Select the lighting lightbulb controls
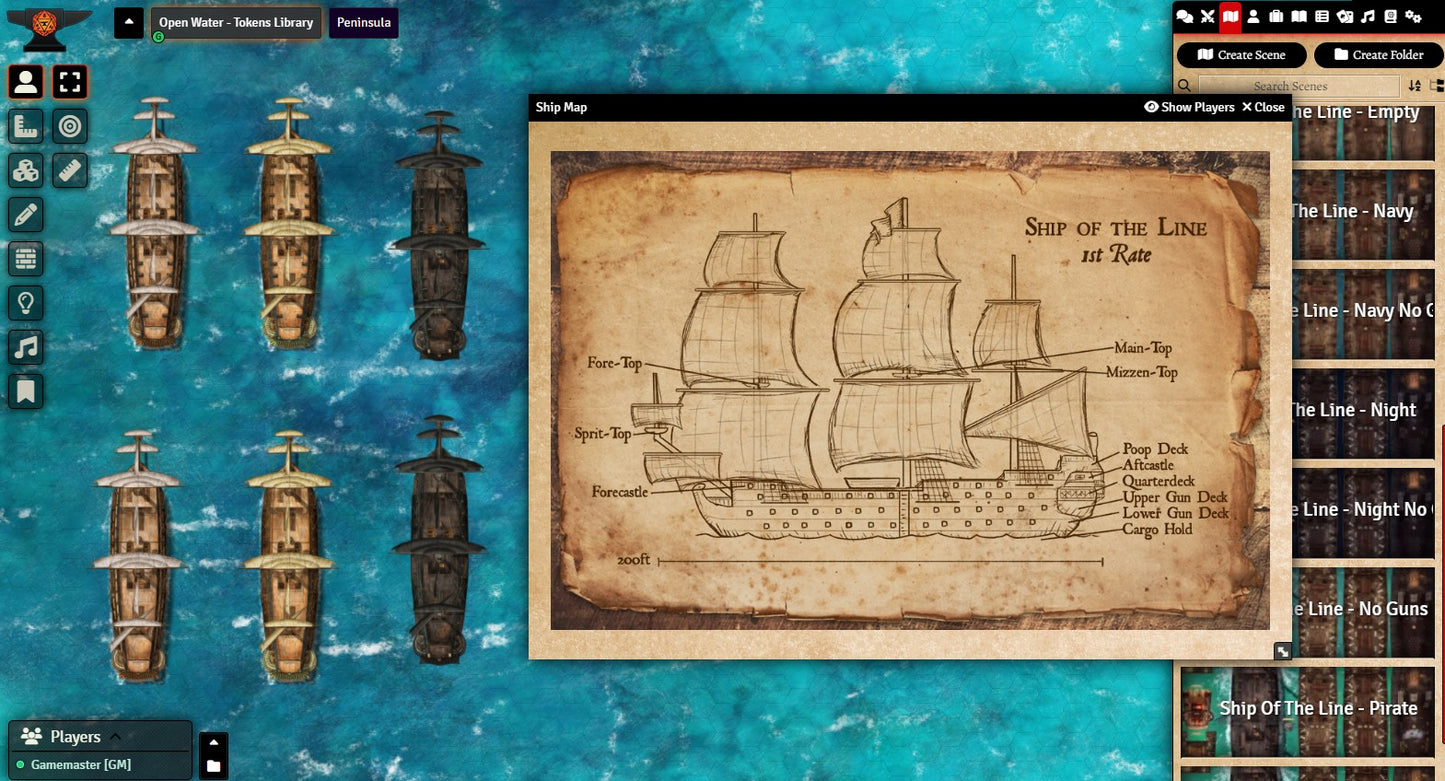This screenshot has width=1445, height=781. tap(26, 302)
